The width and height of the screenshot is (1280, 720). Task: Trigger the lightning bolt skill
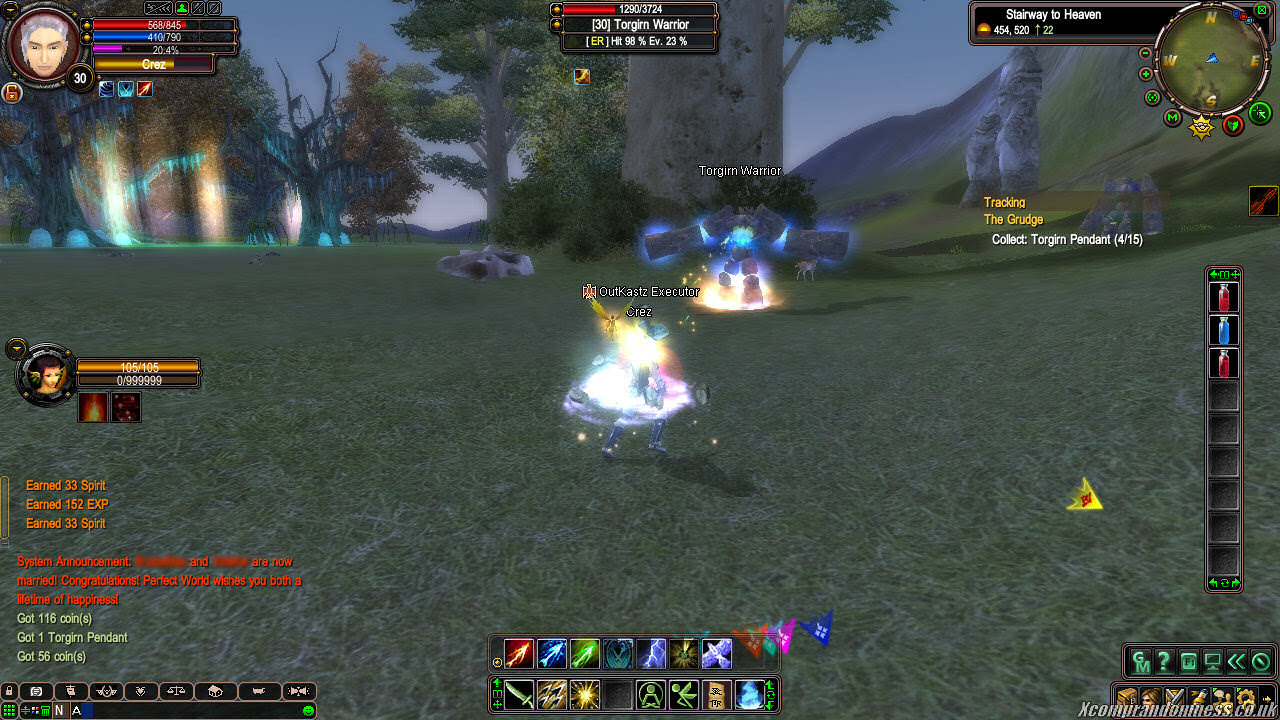point(651,654)
